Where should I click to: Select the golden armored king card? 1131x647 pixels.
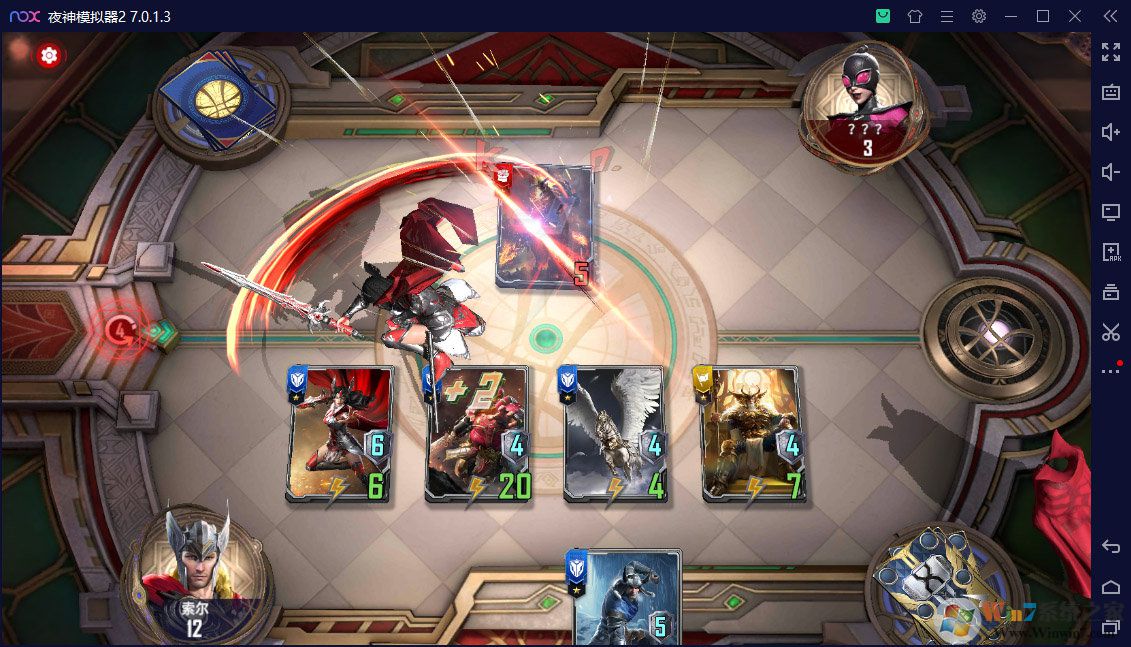click(752, 433)
